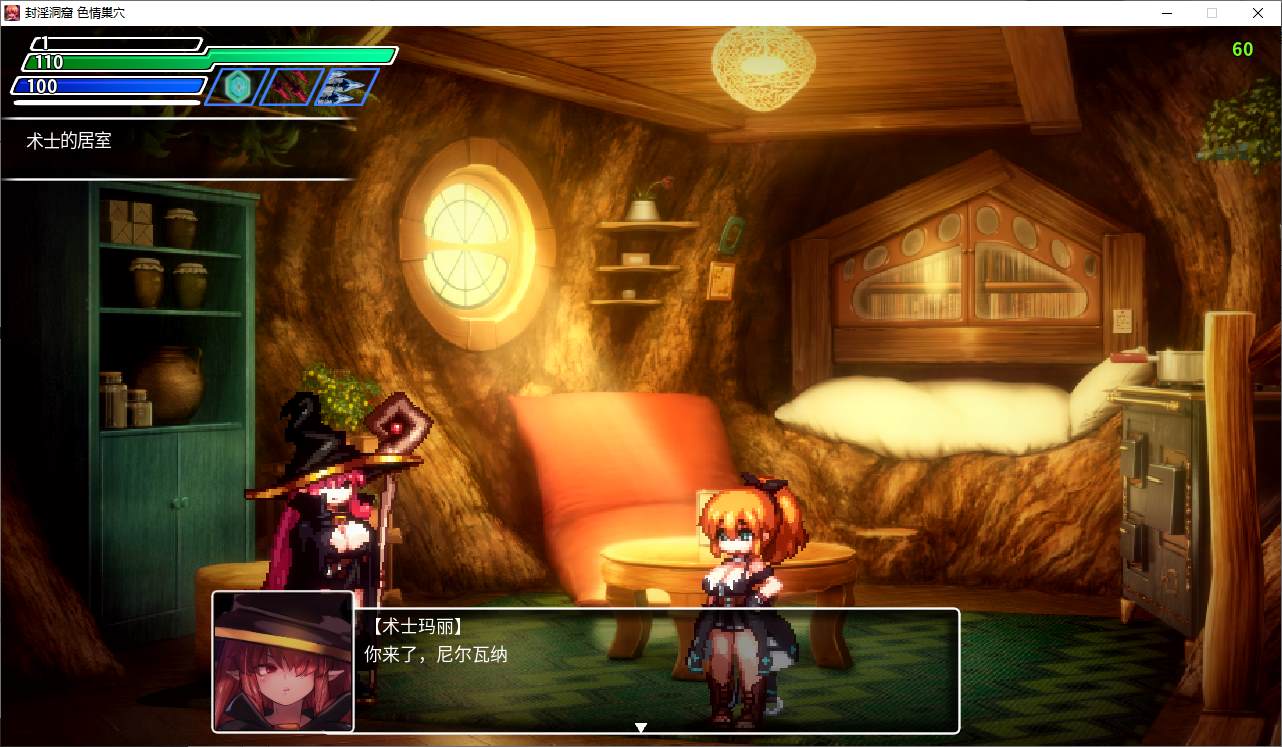Select the teal hexagon crystal skill slot
This screenshot has width=1282, height=747.
tap(238, 87)
